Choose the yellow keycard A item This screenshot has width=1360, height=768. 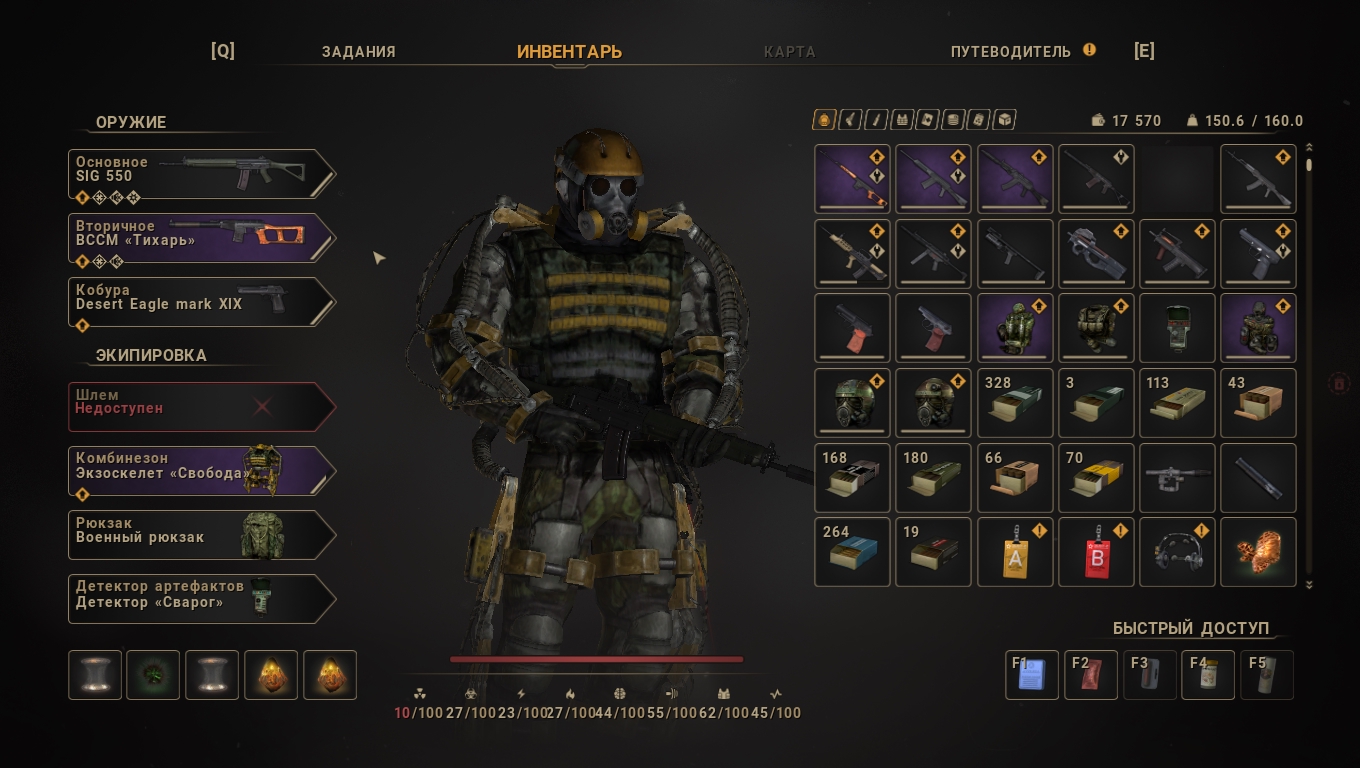[1015, 552]
